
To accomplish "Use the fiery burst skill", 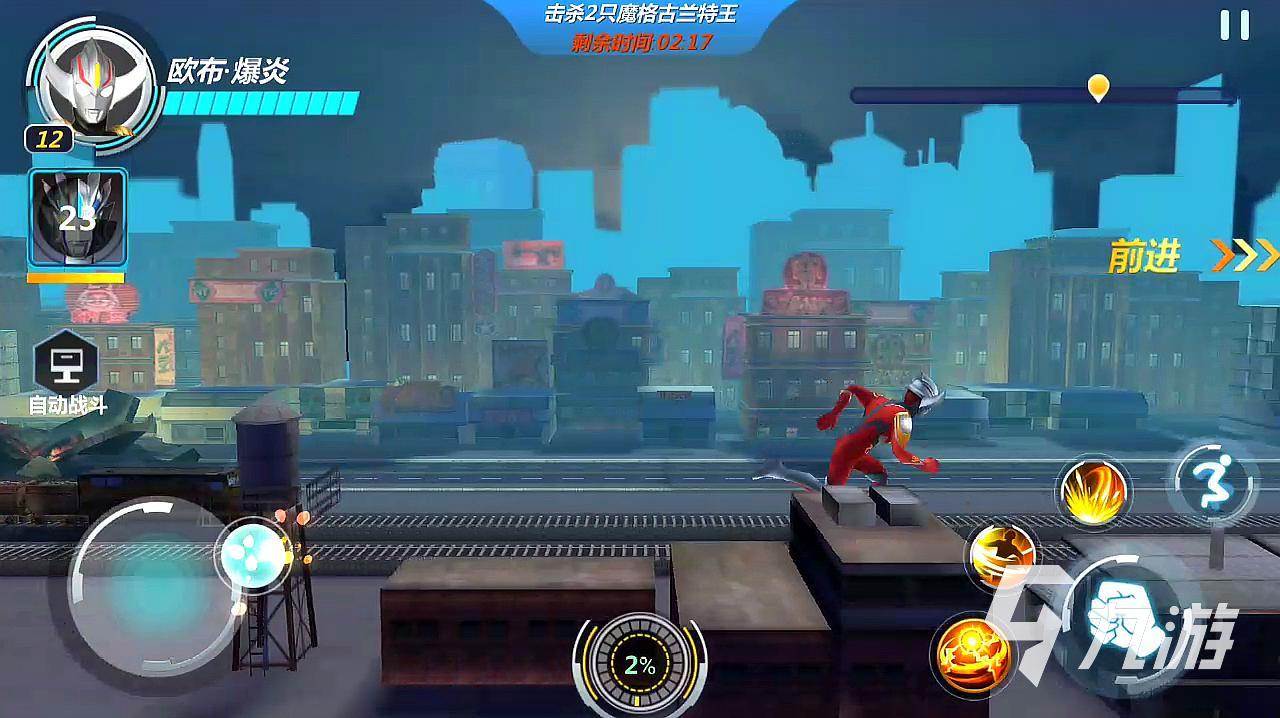I will click(x=1093, y=492).
